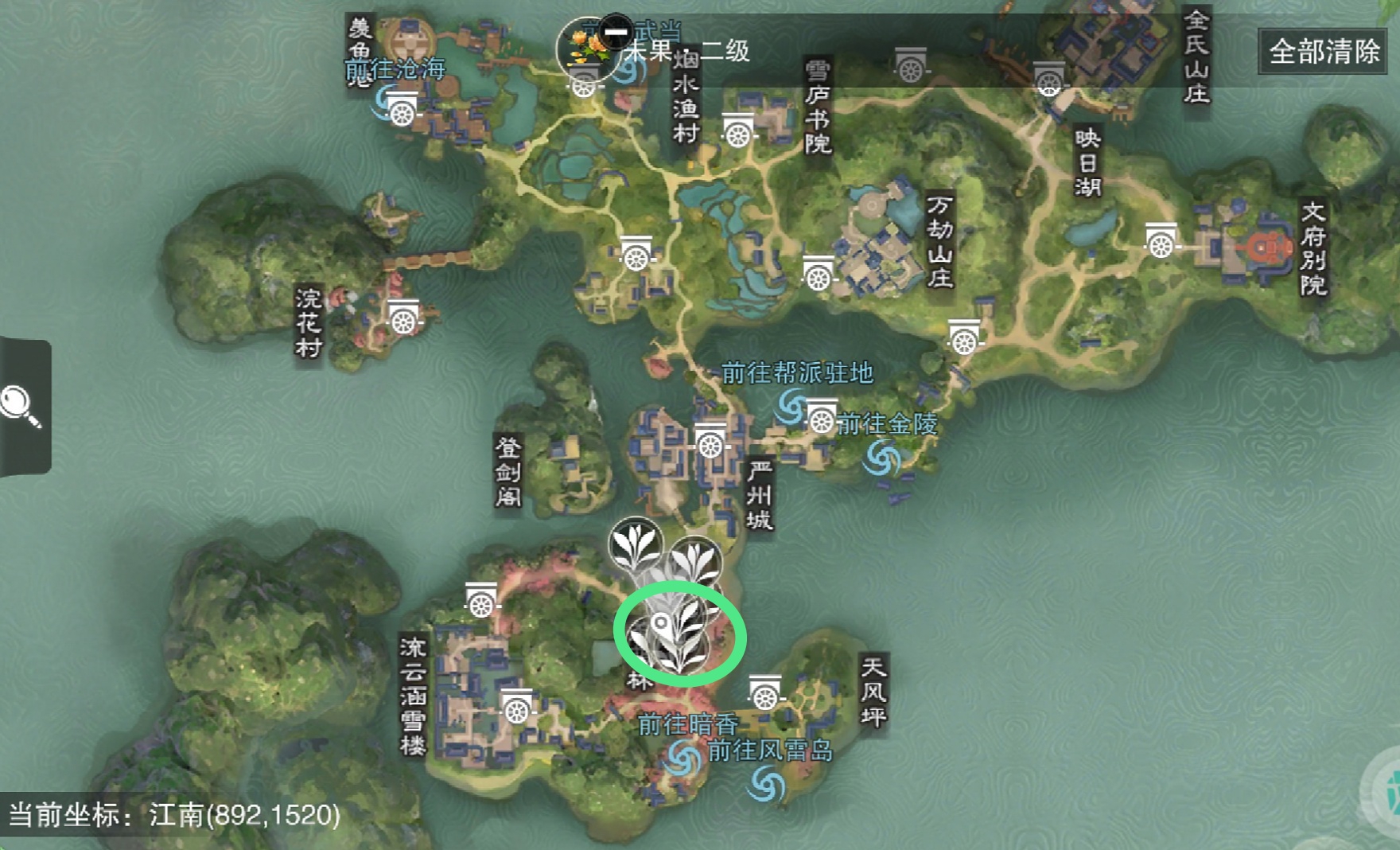The image size is (1400, 850).
Task: Select the carriage waypoint in 严州城
Action: coord(710,443)
